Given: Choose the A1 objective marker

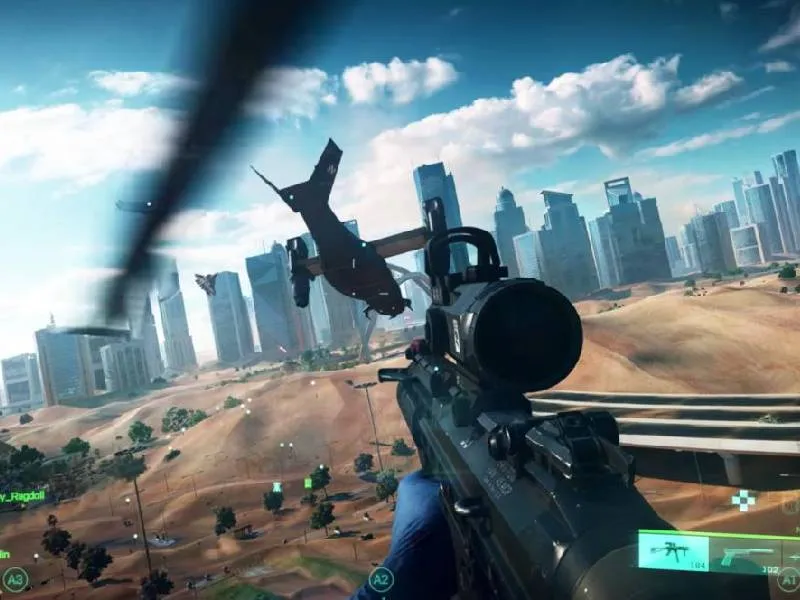Looking at the screenshot, I should [790, 578].
